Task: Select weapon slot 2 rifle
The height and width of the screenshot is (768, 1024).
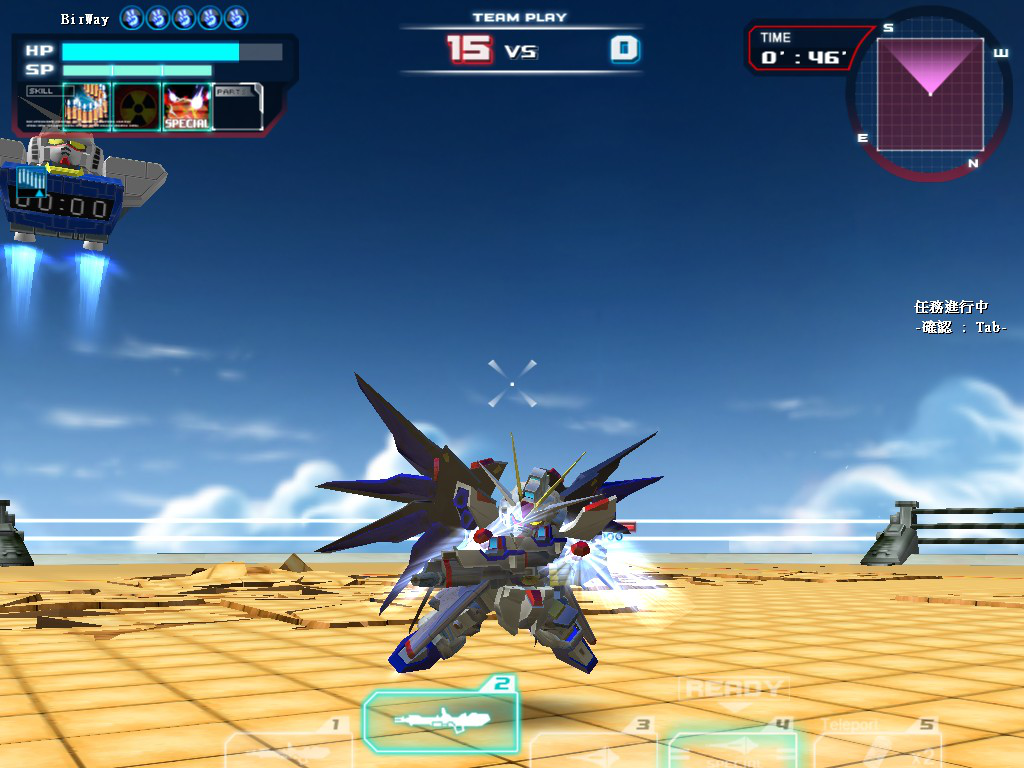Action: click(x=442, y=719)
